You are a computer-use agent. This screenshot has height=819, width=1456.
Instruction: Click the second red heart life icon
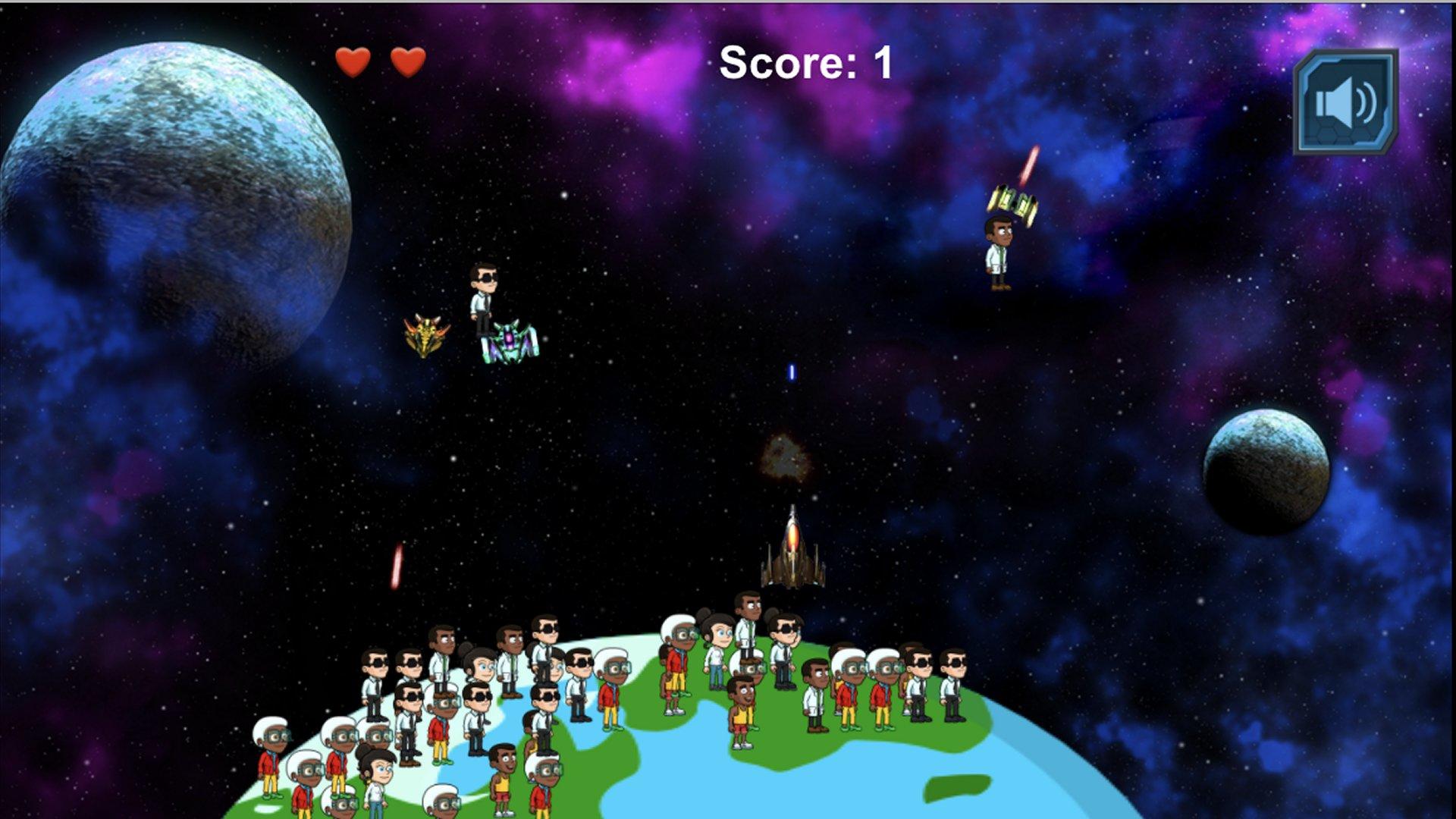[406, 61]
